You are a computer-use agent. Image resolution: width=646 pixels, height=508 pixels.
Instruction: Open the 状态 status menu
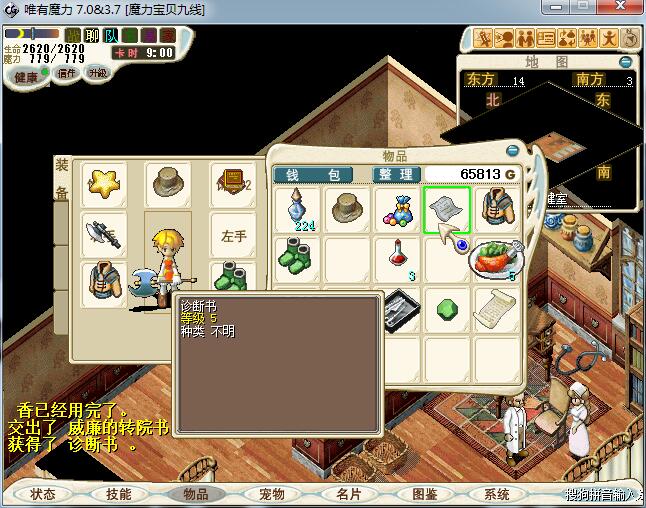pyautogui.click(x=43, y=494)
